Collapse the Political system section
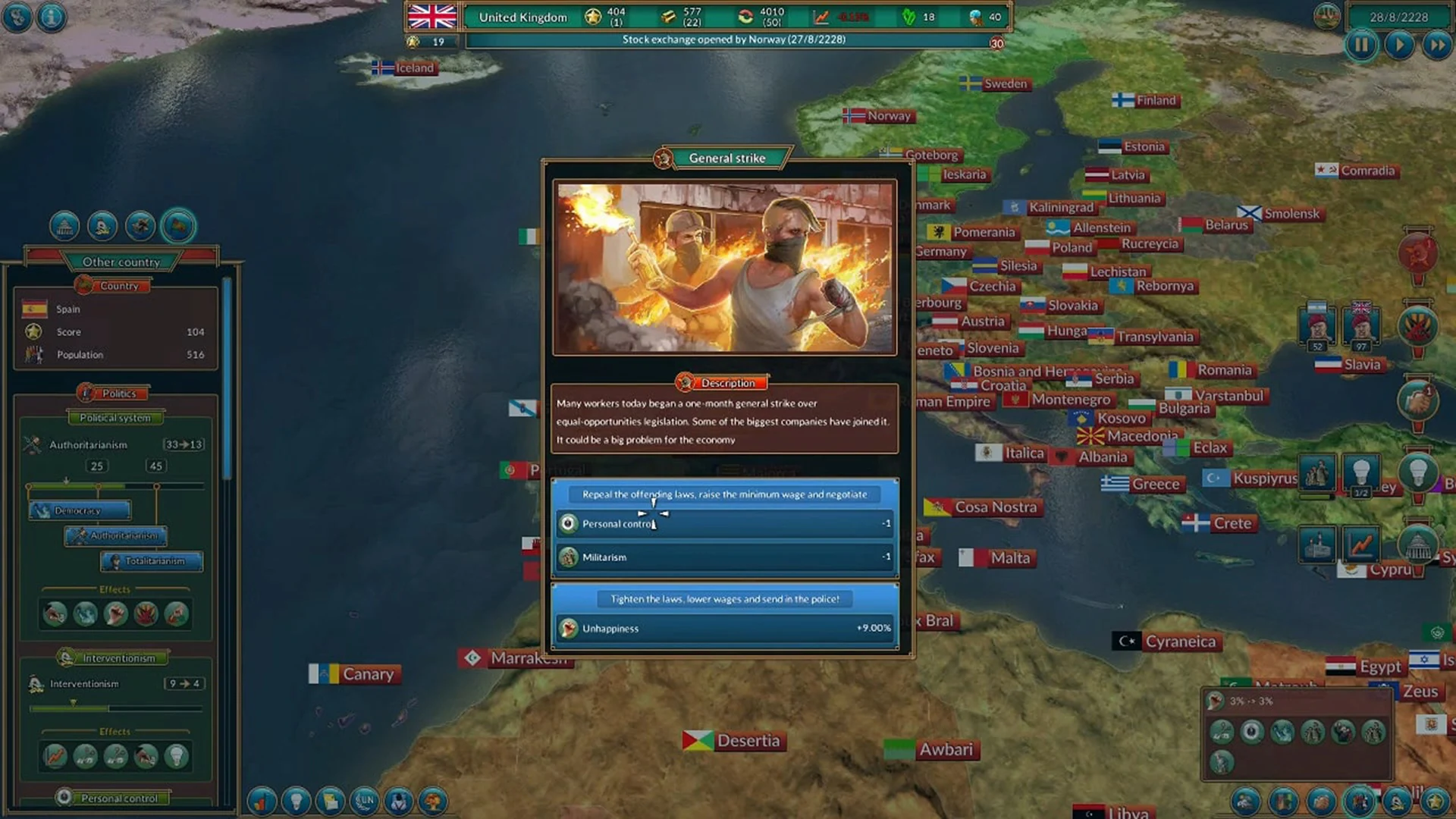Image resolution: width=1456 pixels, height=819 pixels. point(115,417)
